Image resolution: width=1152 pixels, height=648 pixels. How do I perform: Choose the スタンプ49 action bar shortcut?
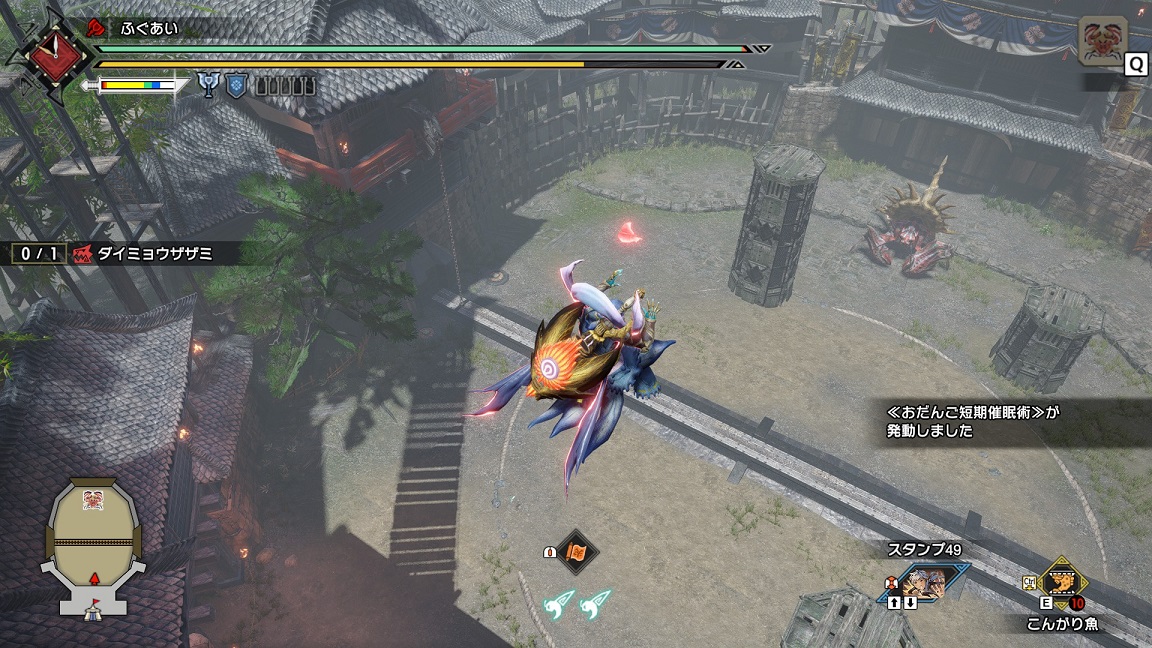coord(927,582)
